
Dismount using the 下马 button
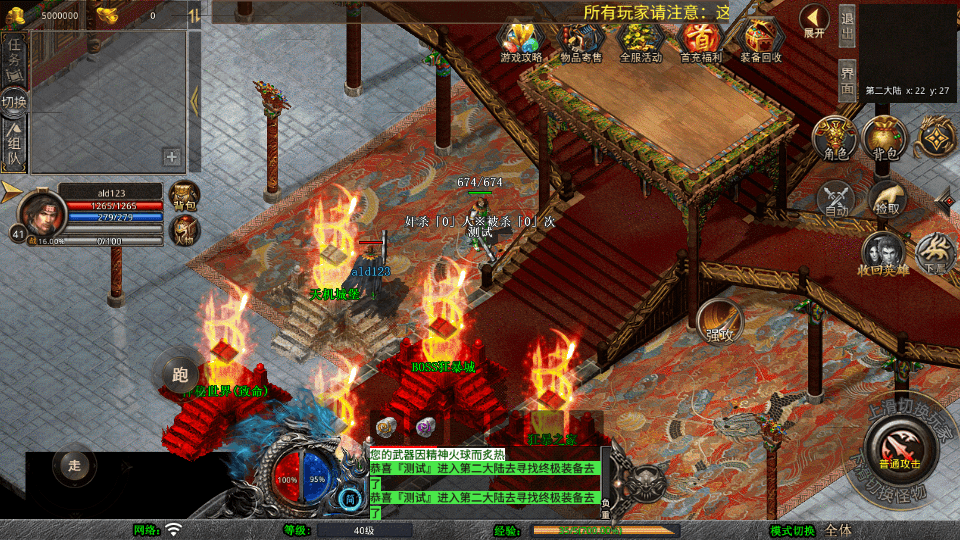pyautogui.click(x=937, y=254)
